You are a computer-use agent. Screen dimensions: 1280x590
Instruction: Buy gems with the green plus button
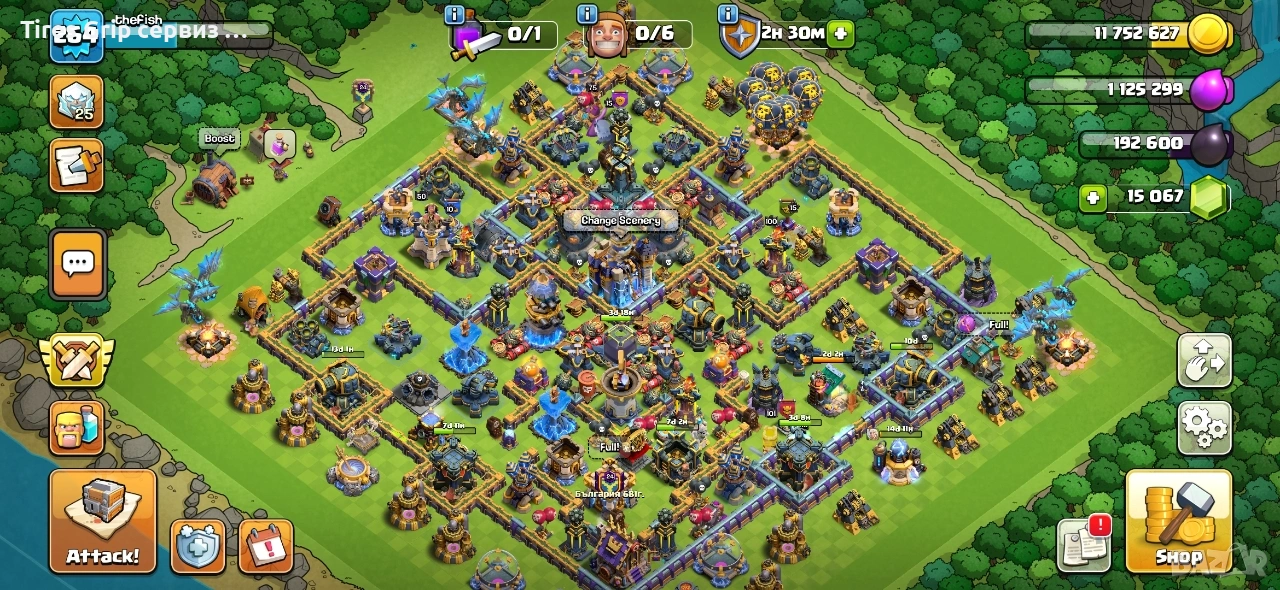tap(1094, 197)
